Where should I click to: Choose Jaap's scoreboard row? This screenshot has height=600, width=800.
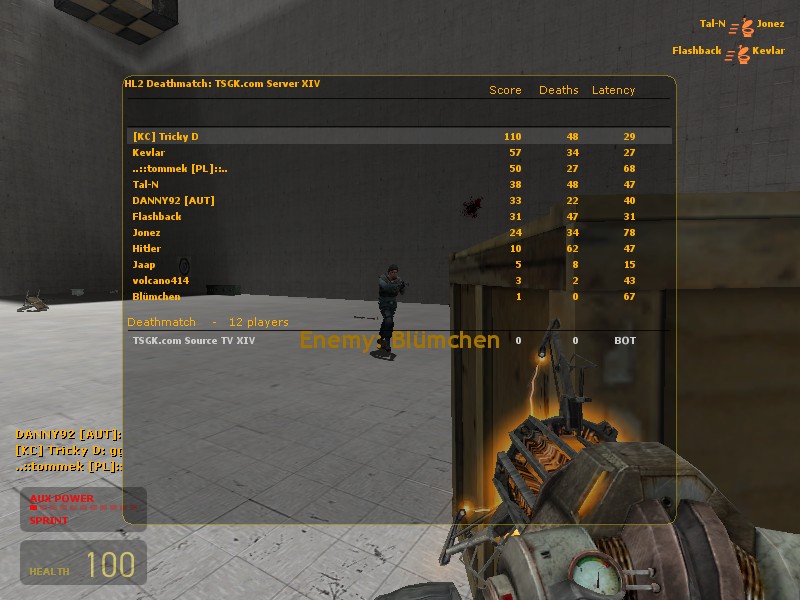398,264
